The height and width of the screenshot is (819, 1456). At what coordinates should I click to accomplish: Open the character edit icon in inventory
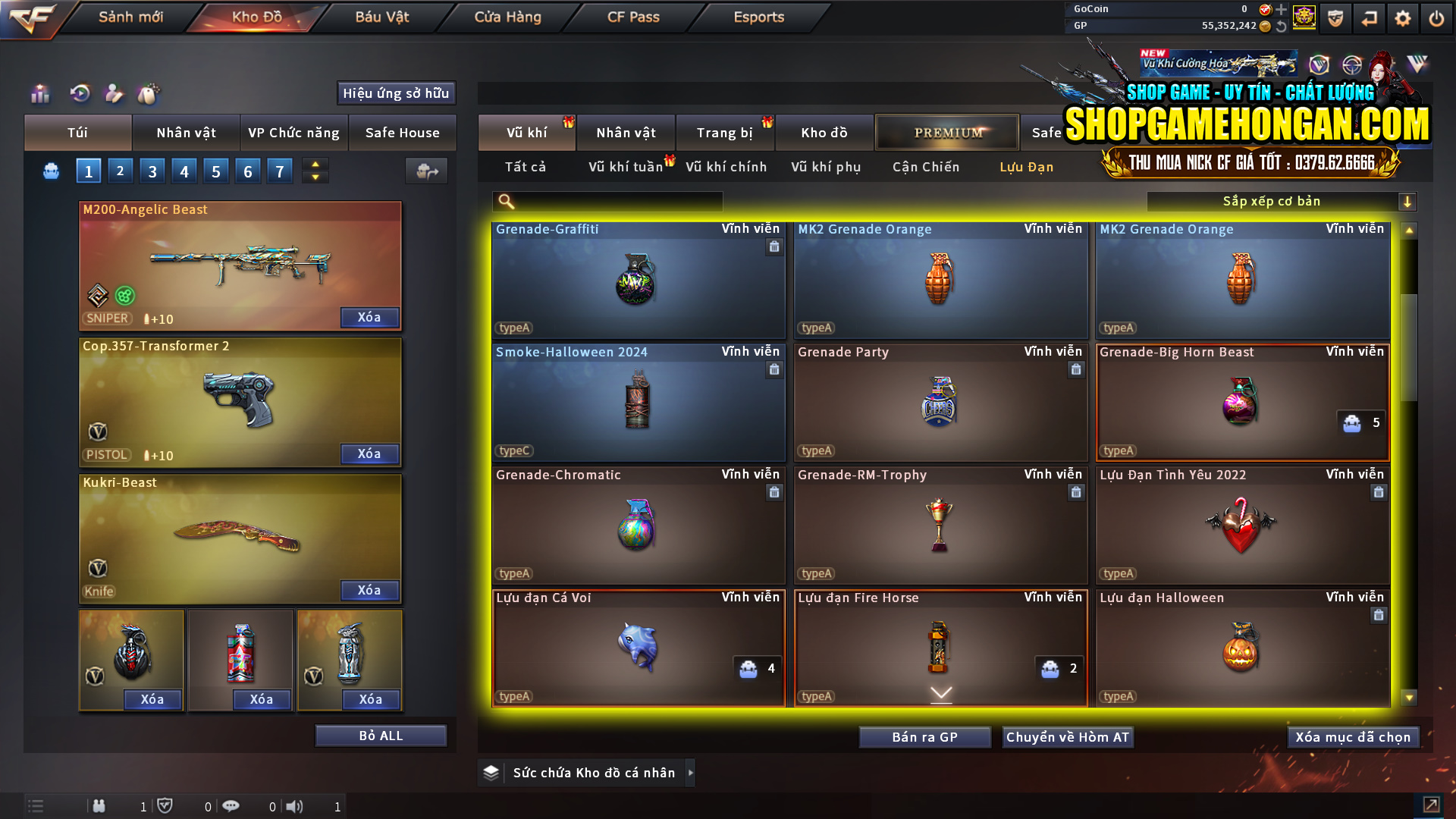coord(114,94)
